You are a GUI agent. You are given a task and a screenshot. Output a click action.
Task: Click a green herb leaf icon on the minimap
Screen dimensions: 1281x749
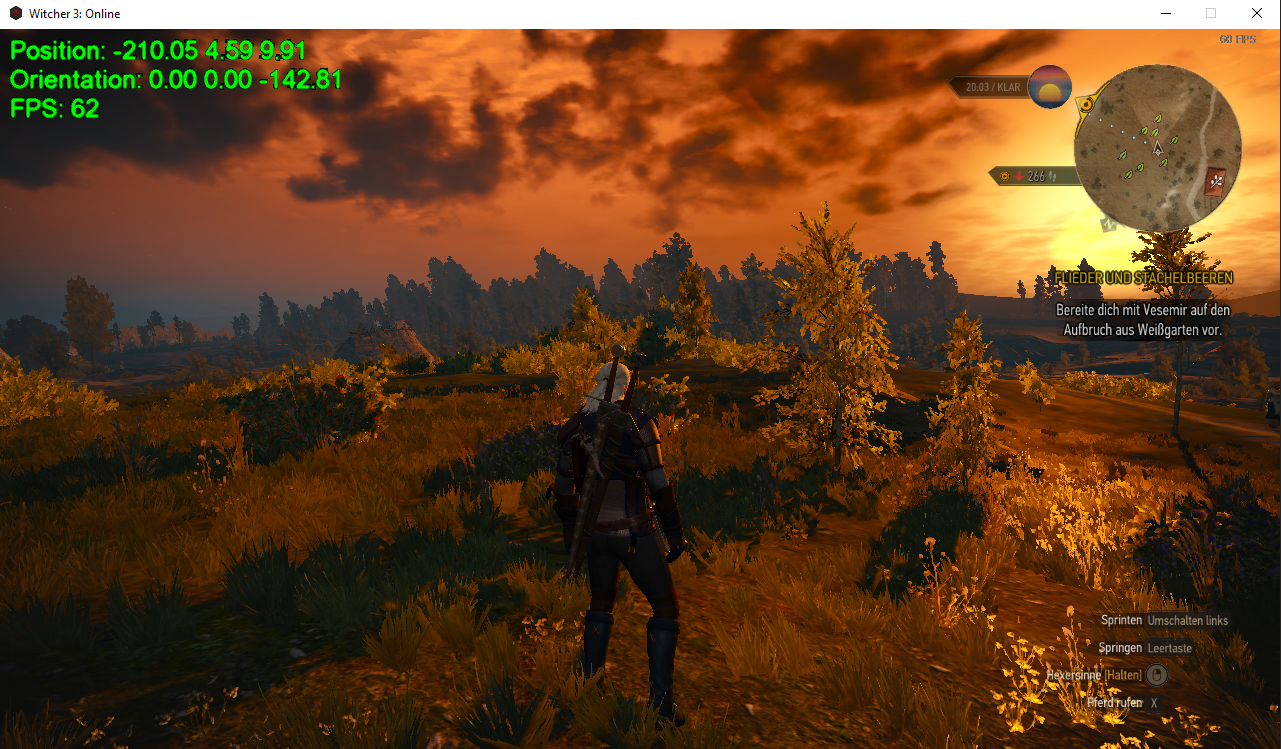pyautogui.click(x=1157, y=118)
